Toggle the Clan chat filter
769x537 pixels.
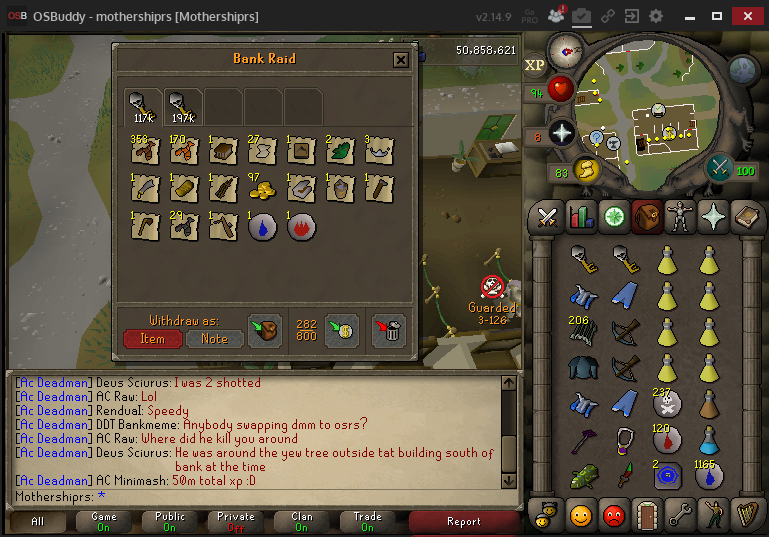pos(300,521)
